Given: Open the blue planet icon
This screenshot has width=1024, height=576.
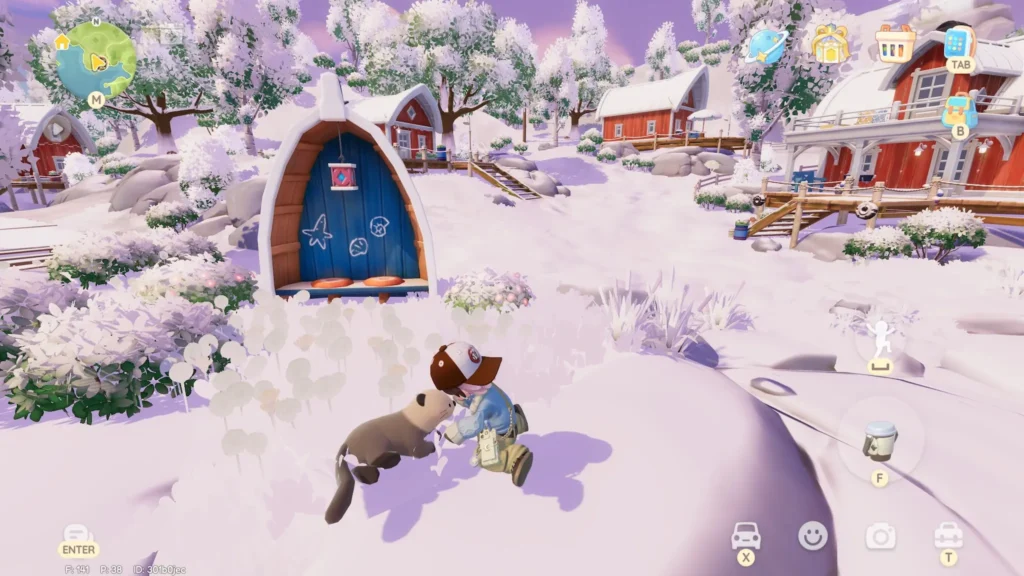Looking at the screenshot, I should (x=768, y=44).
